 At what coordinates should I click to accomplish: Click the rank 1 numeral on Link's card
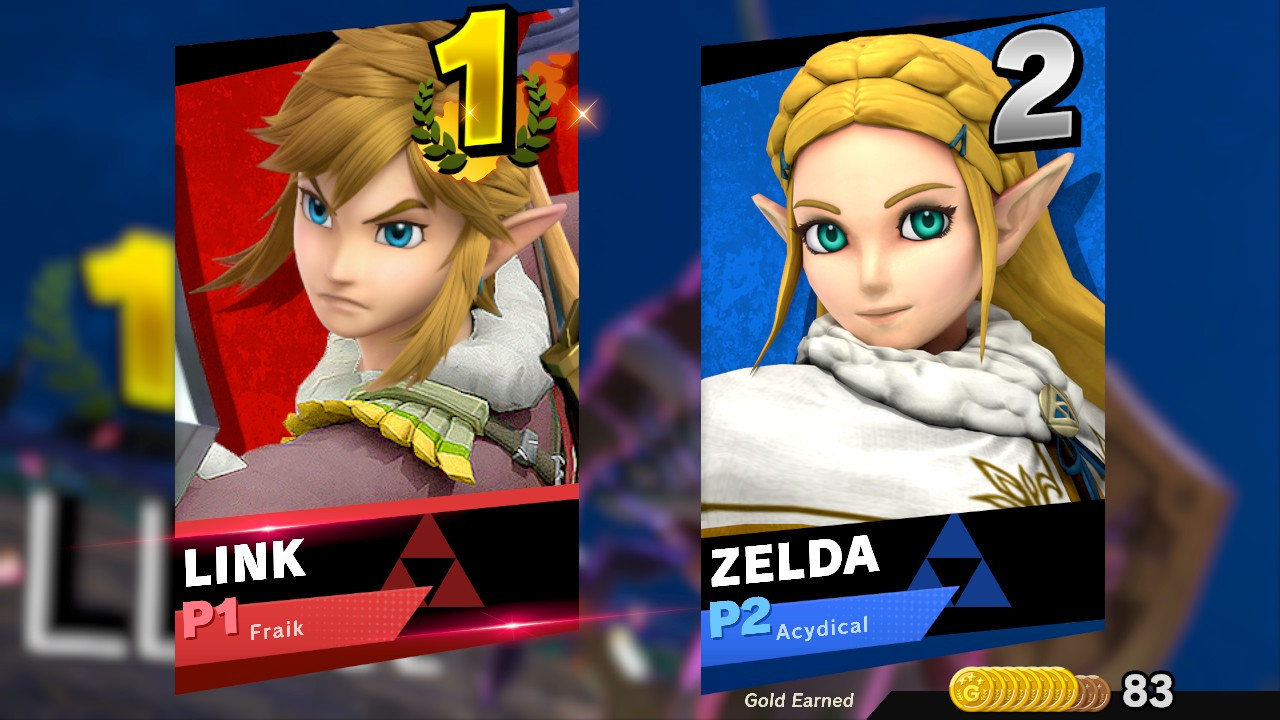point(480,80)
